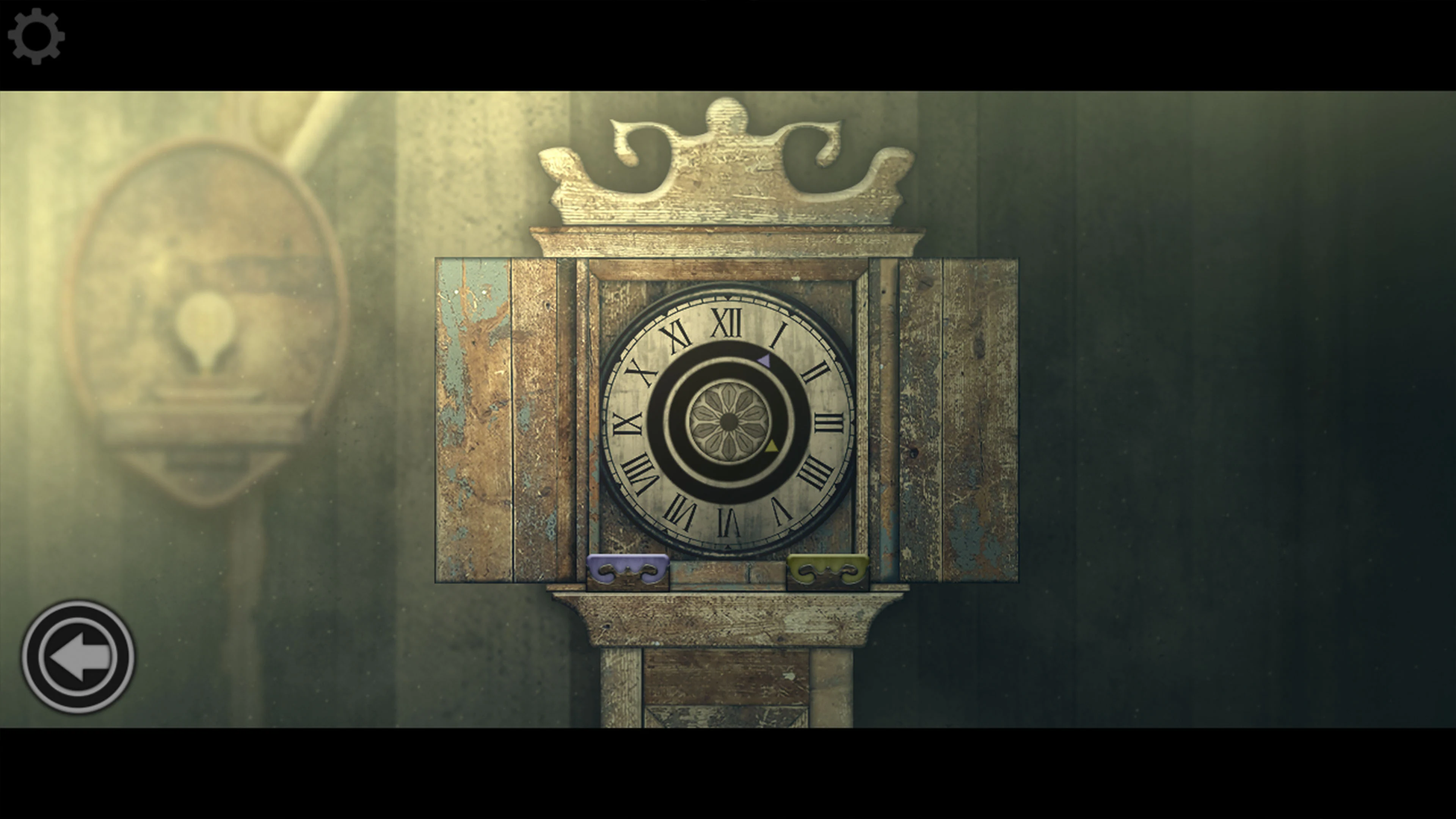The height and width of the screenshot is (819, 1456).
Task: Select the yellow triangle marker on the dial
Action: [772, 447]
